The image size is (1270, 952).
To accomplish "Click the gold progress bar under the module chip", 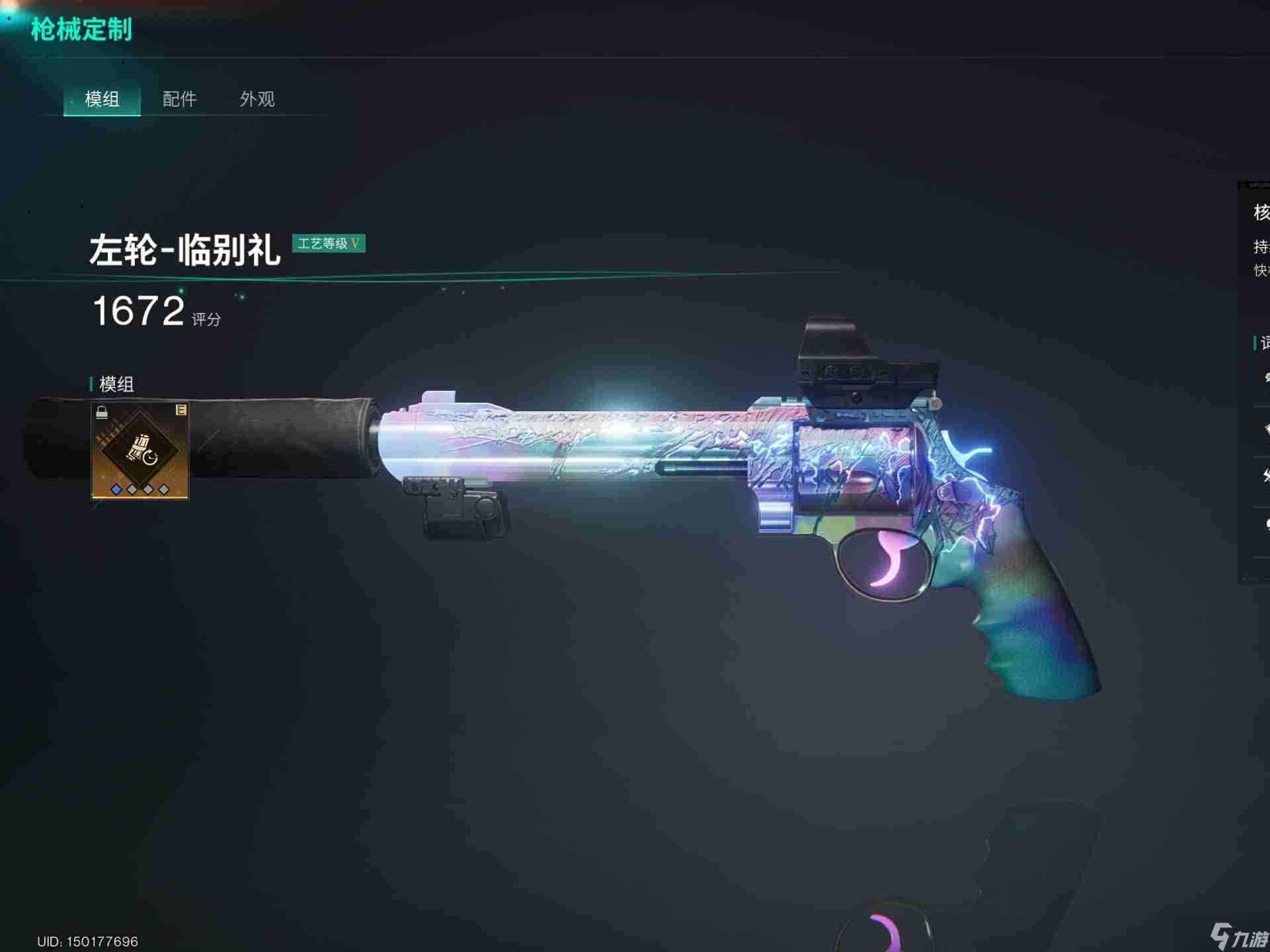I will [139, 498].
